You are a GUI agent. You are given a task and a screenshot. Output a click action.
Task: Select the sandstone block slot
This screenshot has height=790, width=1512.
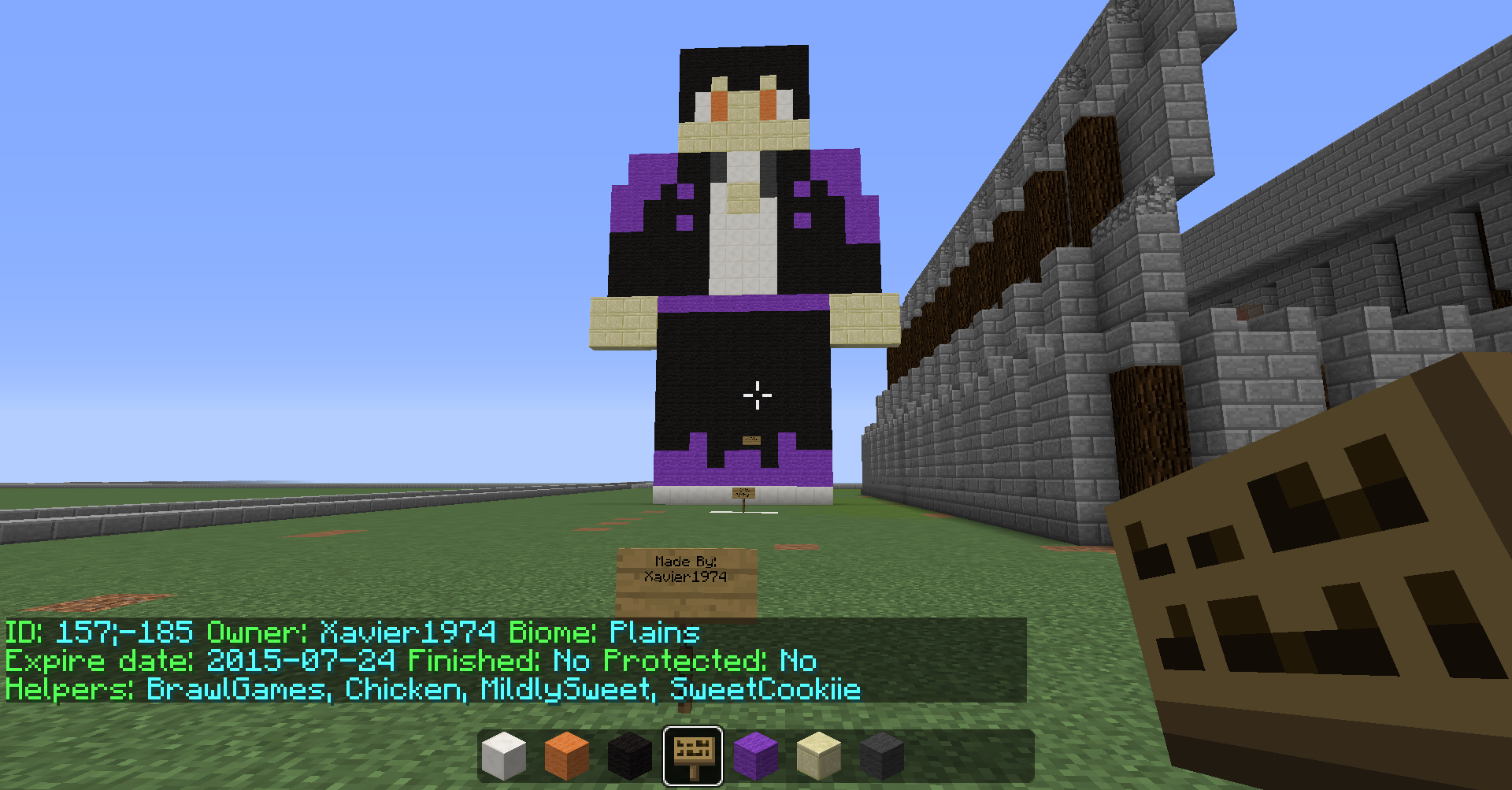819,755
